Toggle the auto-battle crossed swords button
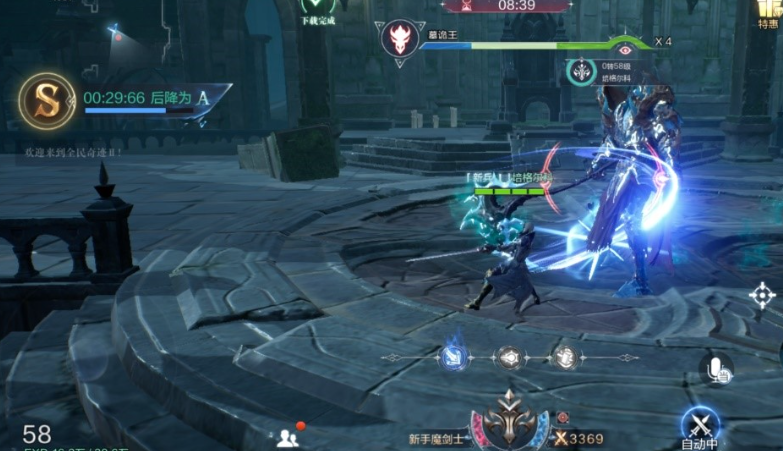This screenshot has height=451, width=783. (x=700, y=425)
